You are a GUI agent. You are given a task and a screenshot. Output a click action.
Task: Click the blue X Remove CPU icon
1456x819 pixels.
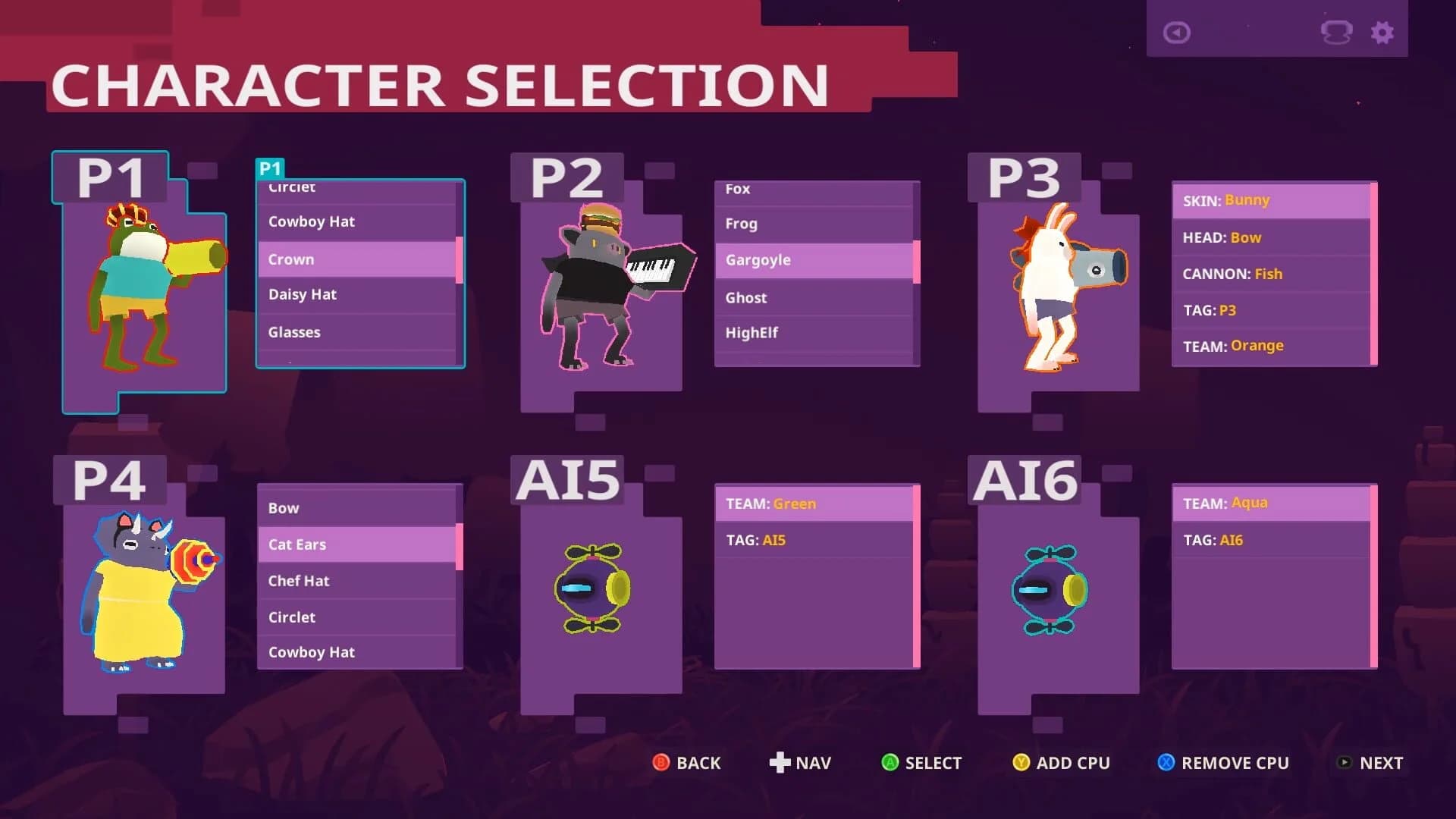click(x=1166, y=764)
